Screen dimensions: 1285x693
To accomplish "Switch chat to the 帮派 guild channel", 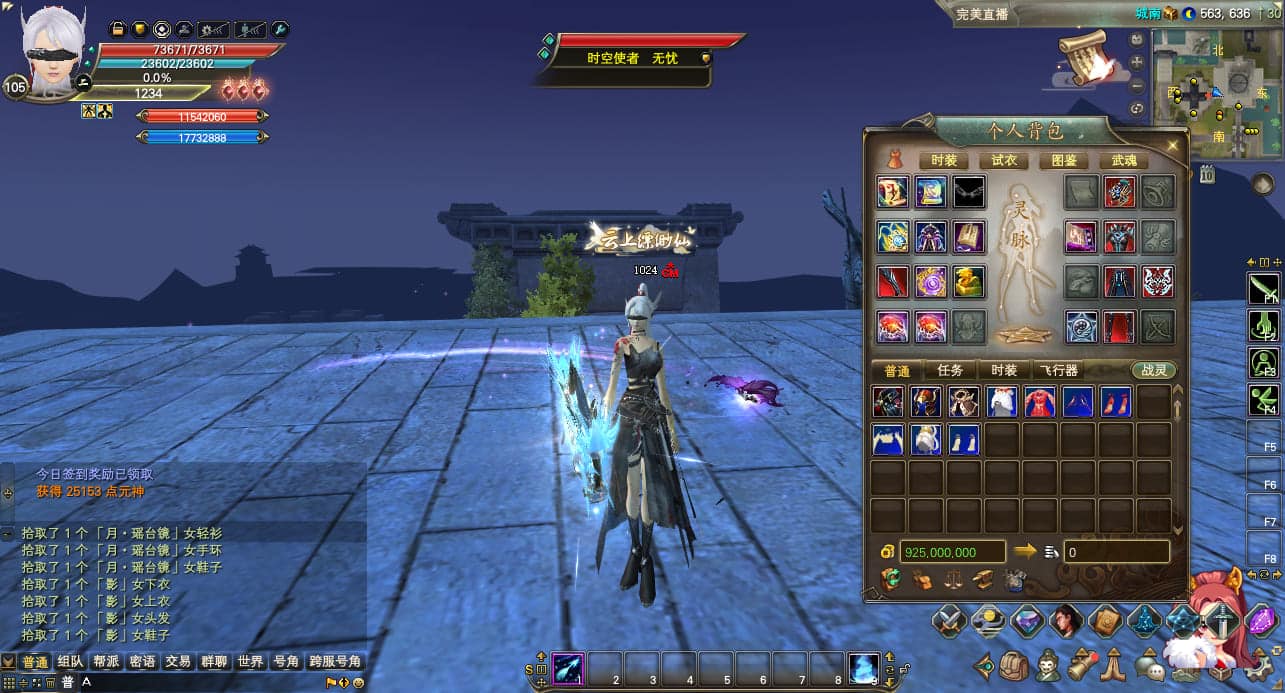I will tap(106, 662).
